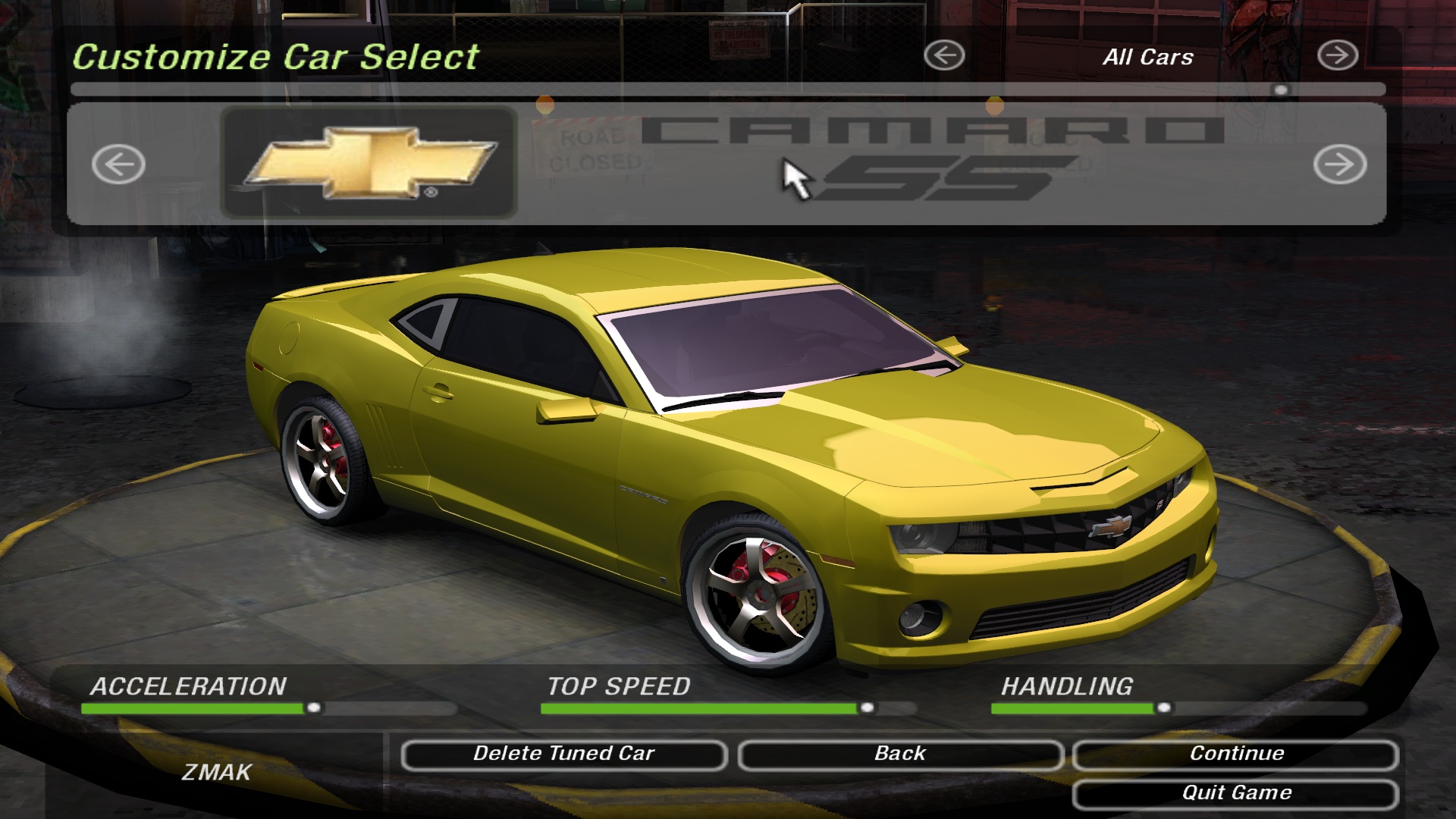Image resolution: width=1456 pixels, height=819 pixels.
Task: Show the next car in the list
Action: click(1340, 164)
